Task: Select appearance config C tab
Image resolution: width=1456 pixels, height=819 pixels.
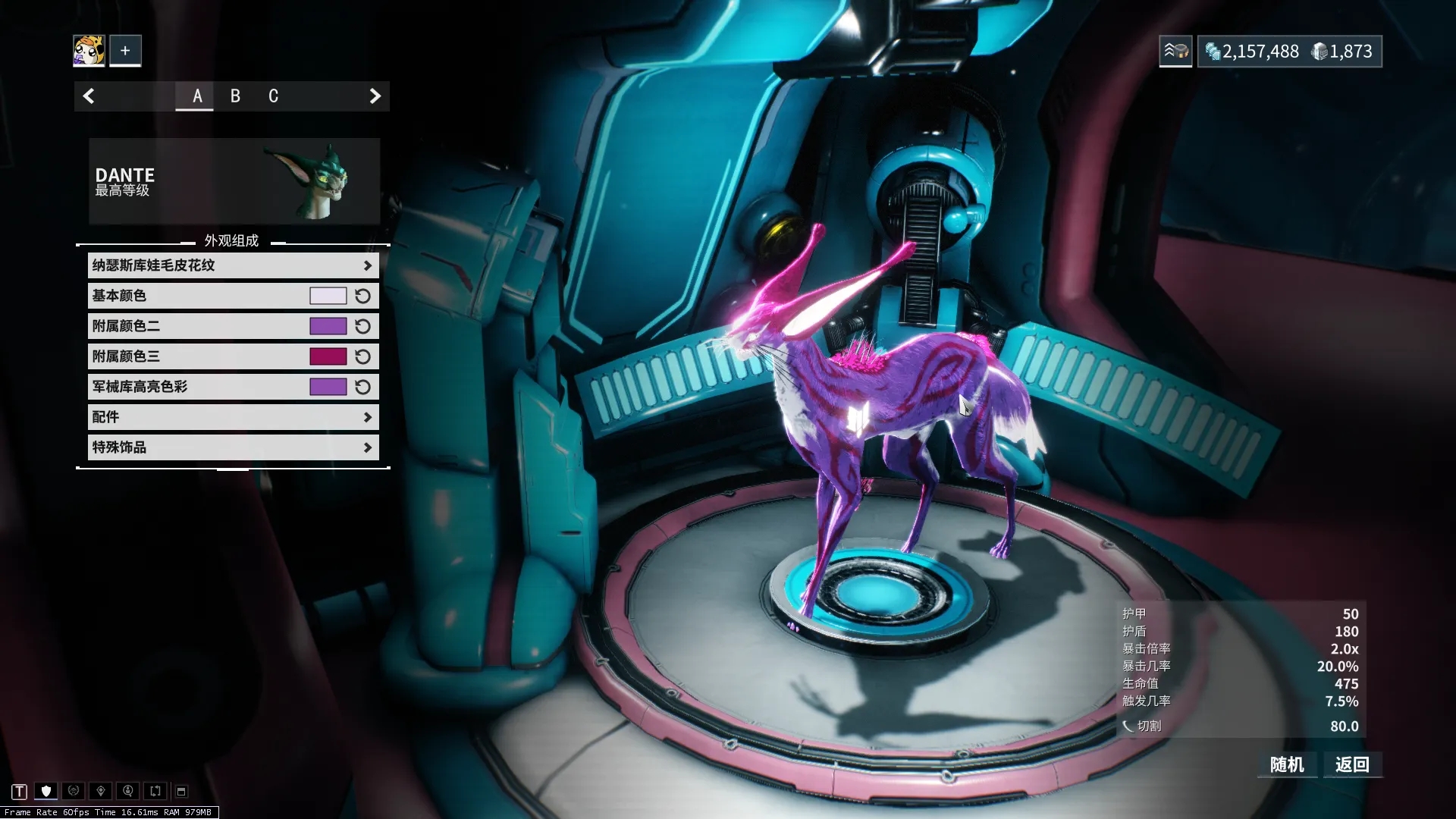Action: [273, 96]
